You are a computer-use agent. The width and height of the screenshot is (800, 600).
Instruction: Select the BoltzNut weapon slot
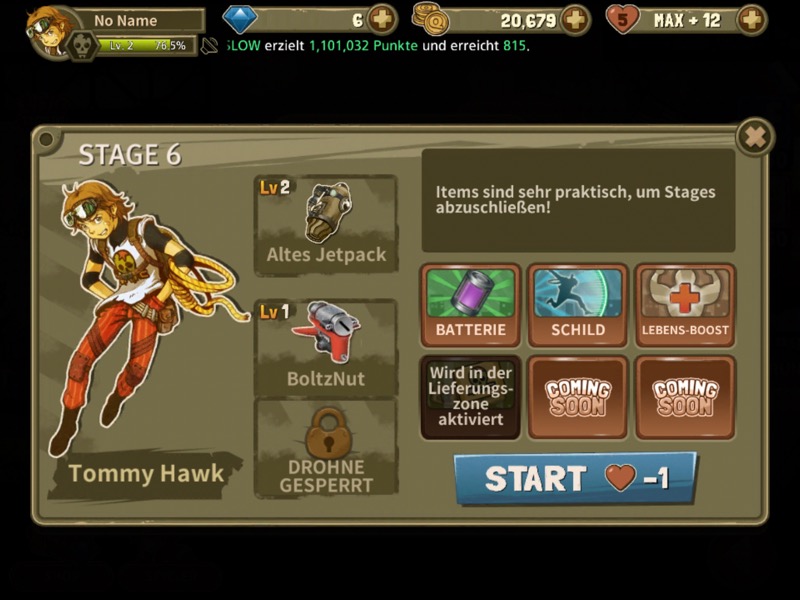[326, 346]
